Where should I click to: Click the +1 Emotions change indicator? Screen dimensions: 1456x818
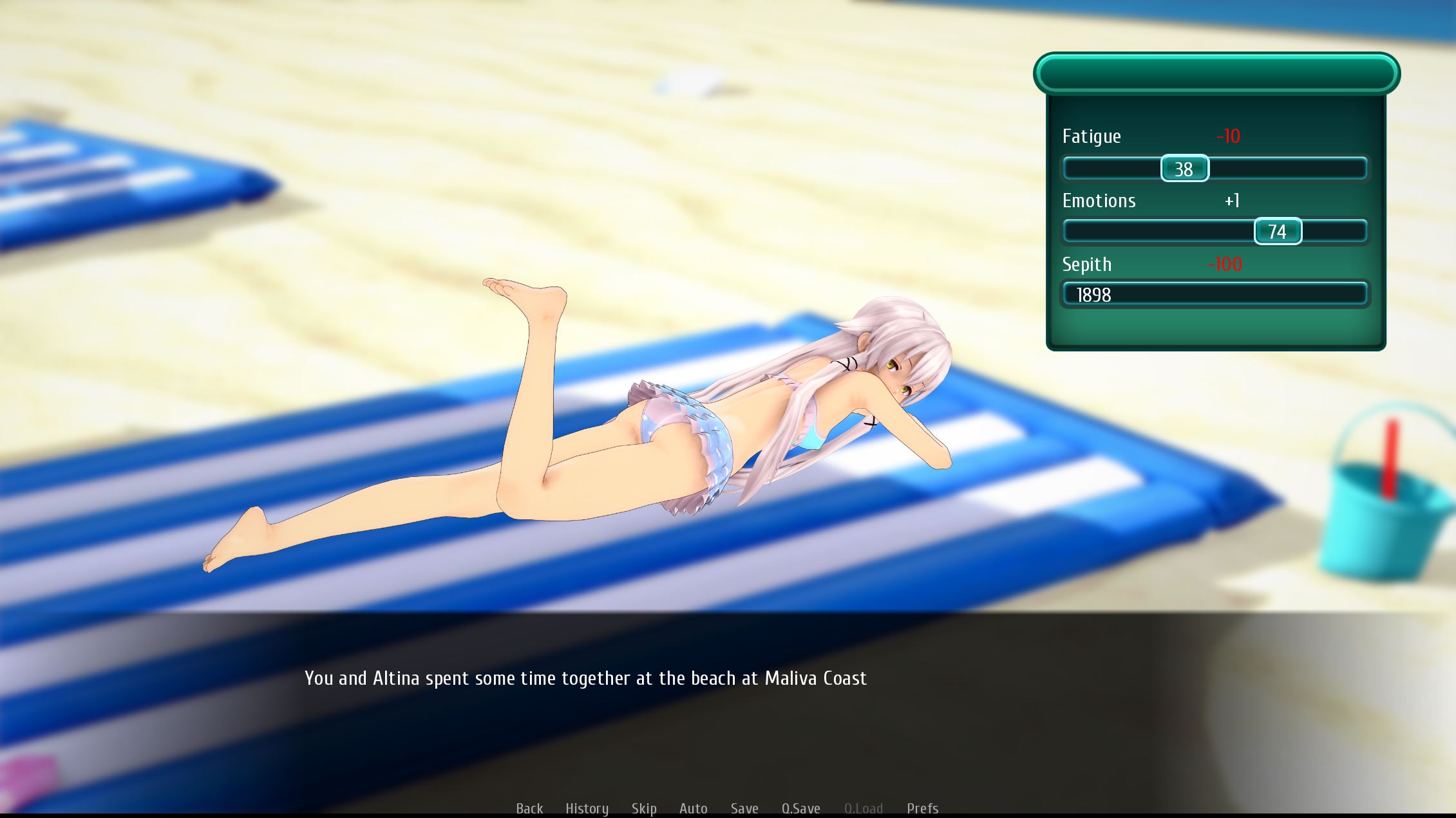click(x=1231, y=201)
